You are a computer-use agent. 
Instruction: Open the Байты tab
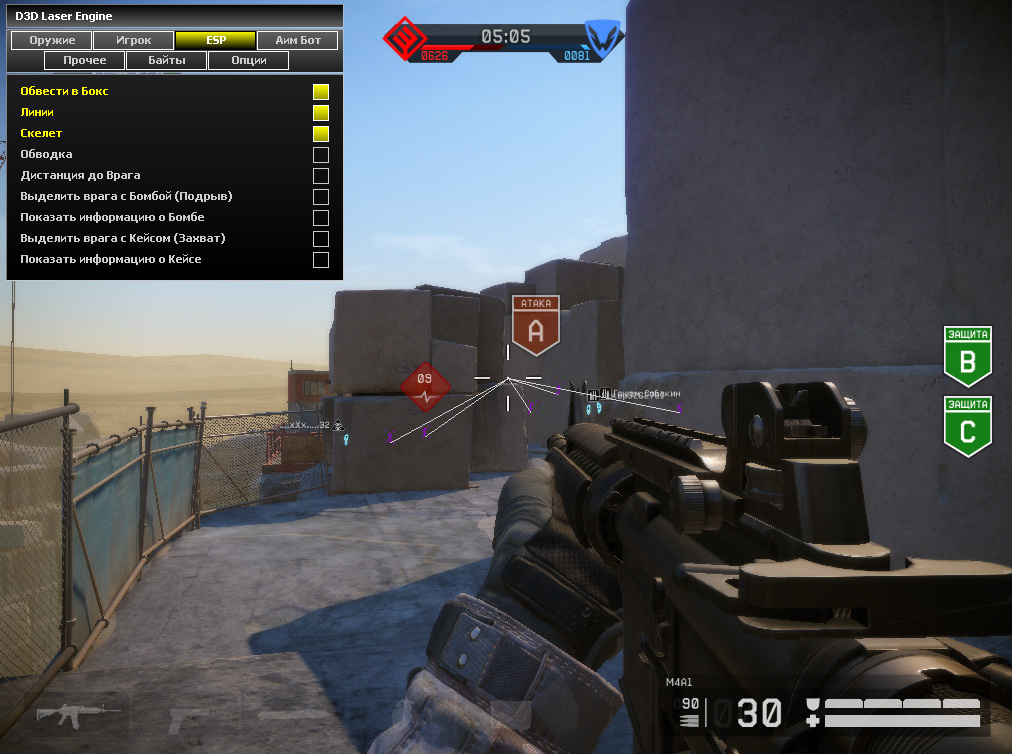(166, 61)
